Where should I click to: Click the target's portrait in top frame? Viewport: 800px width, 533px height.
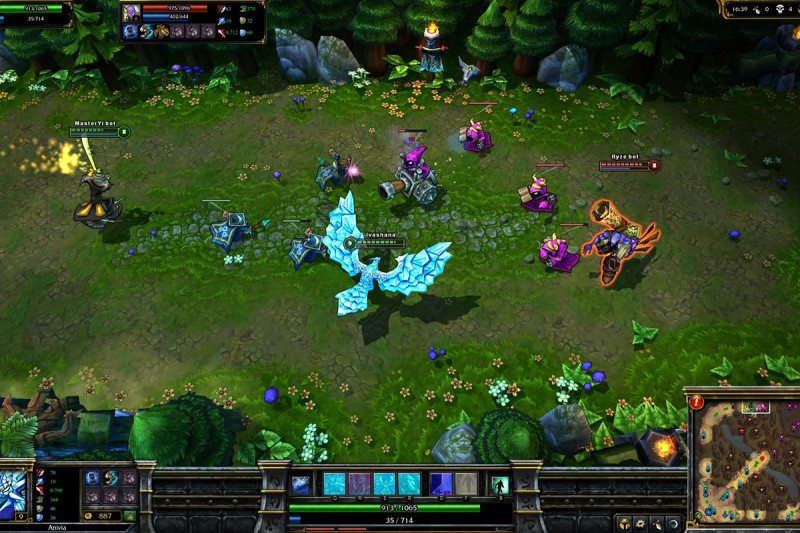point(130,13)
